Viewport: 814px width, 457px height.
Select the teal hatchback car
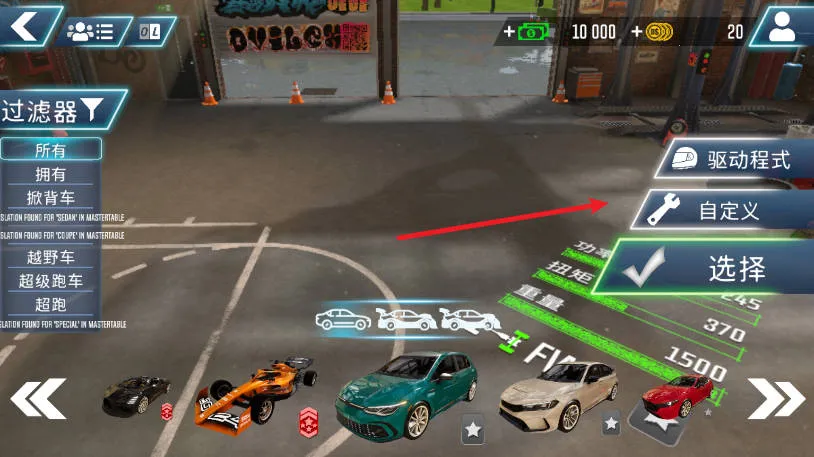pyautogui.click(x=400, y=393)
